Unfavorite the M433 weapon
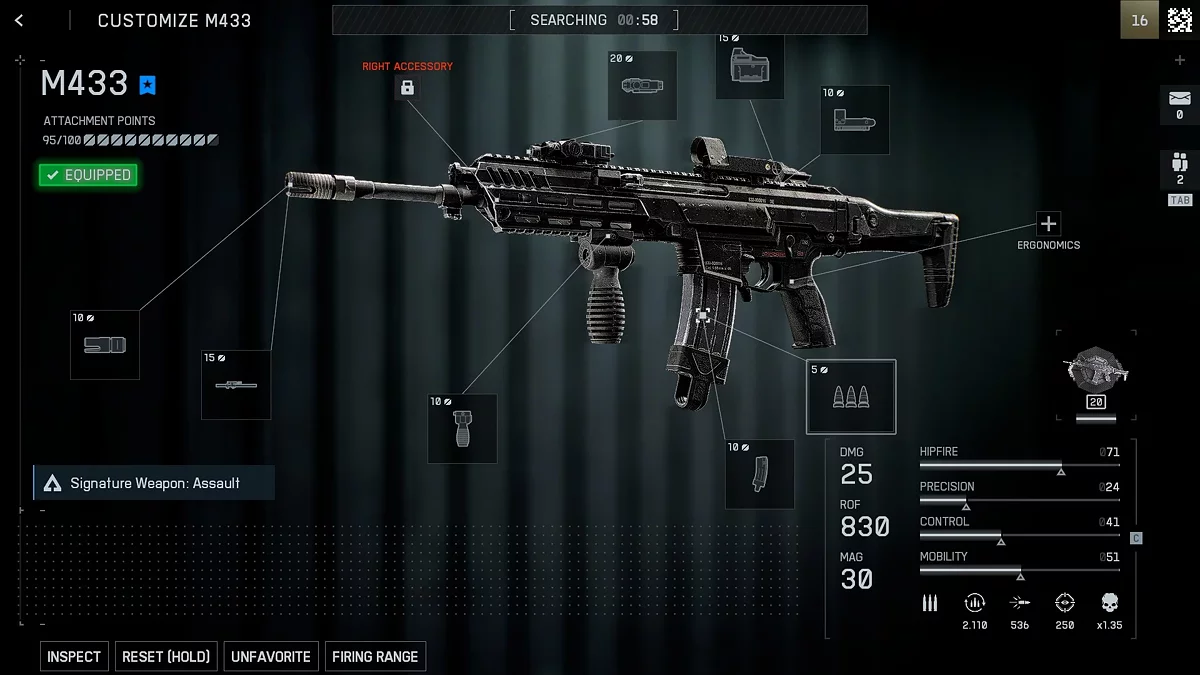This screenshot has height=675, width=1200. point(271,657)
